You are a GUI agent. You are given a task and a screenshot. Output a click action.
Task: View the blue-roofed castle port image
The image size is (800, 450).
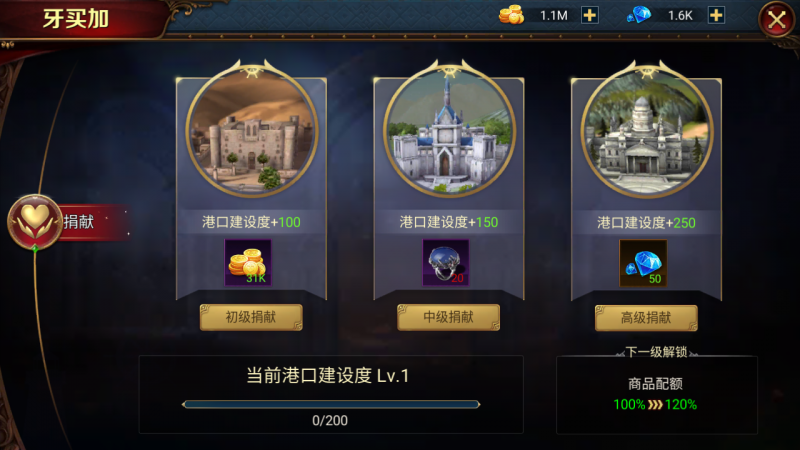tap(448, 134)
